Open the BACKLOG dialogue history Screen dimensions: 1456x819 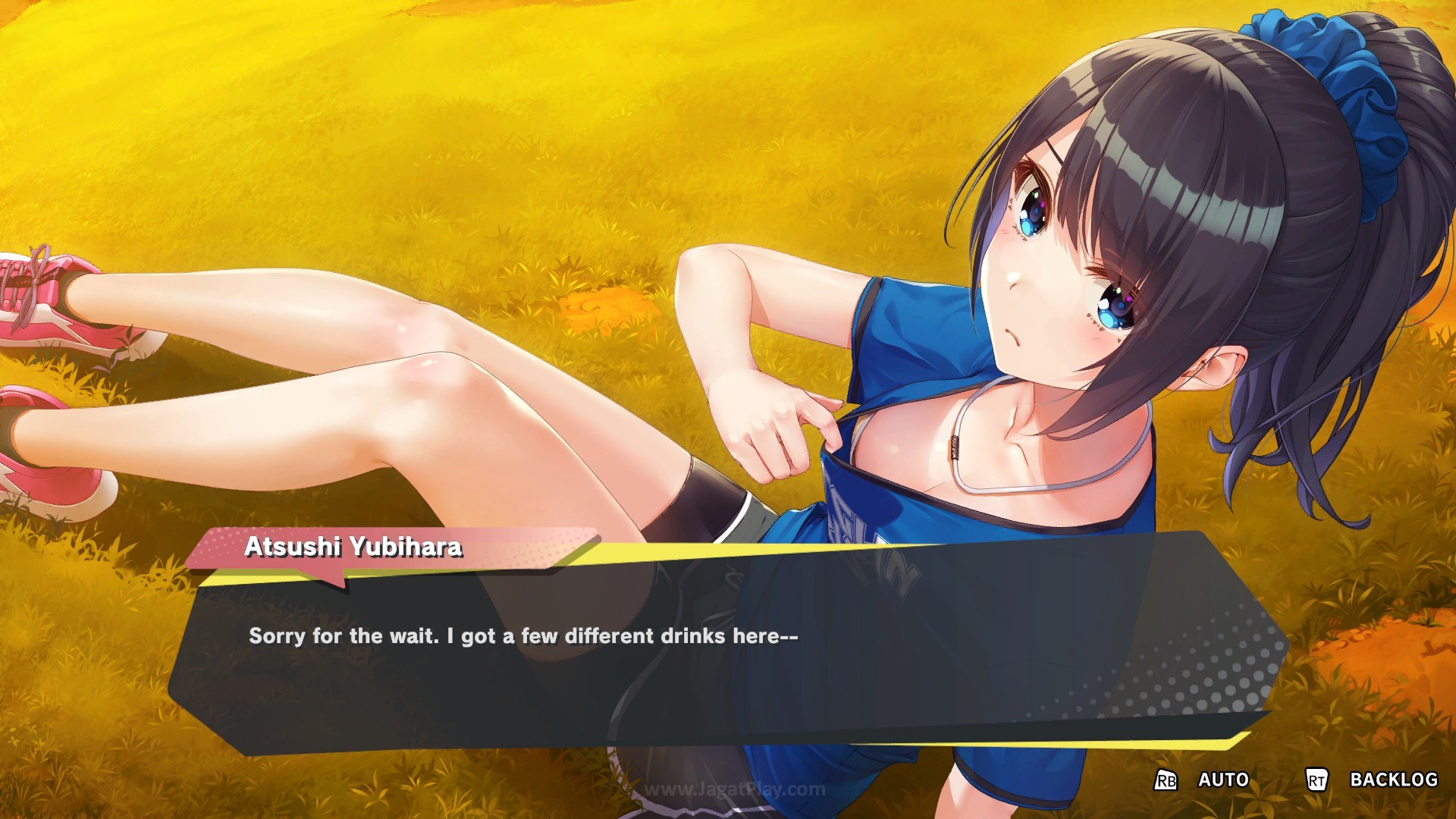coord(1392,780)
